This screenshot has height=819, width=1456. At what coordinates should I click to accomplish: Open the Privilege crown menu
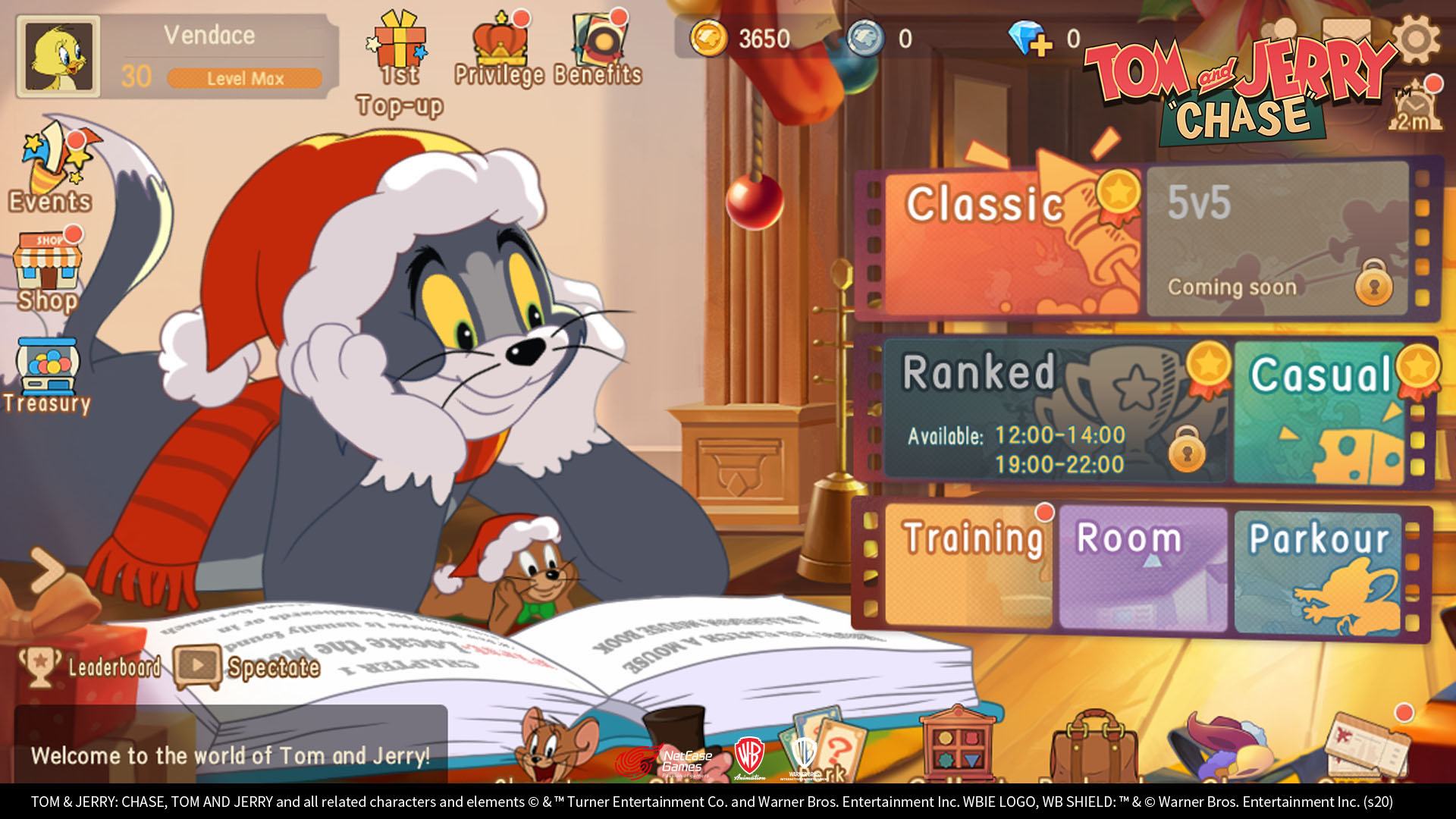point(499,50)
